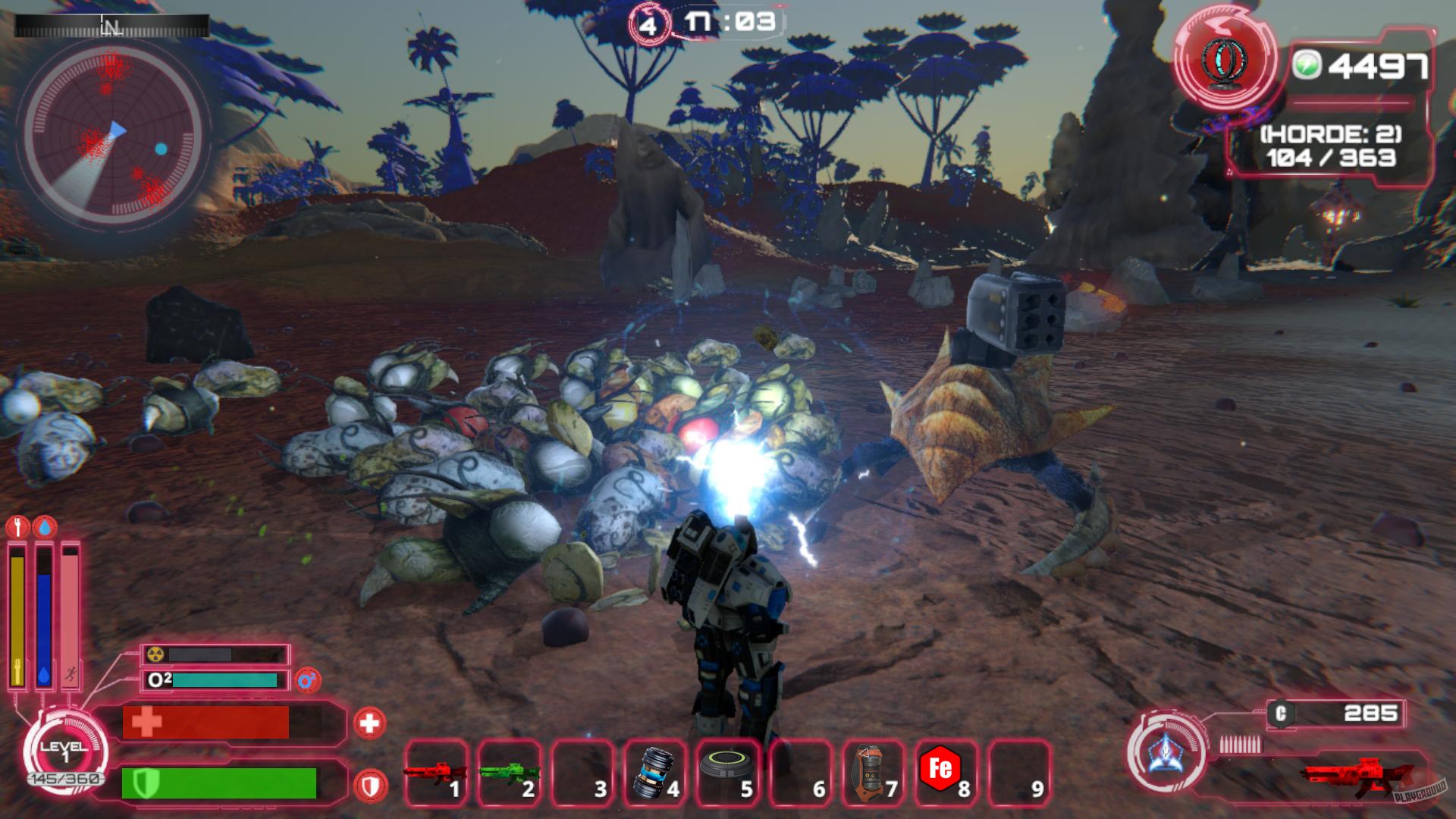Activate the red shield button
Viewport: 1456px width, 819px height.
tap(369, 786)
